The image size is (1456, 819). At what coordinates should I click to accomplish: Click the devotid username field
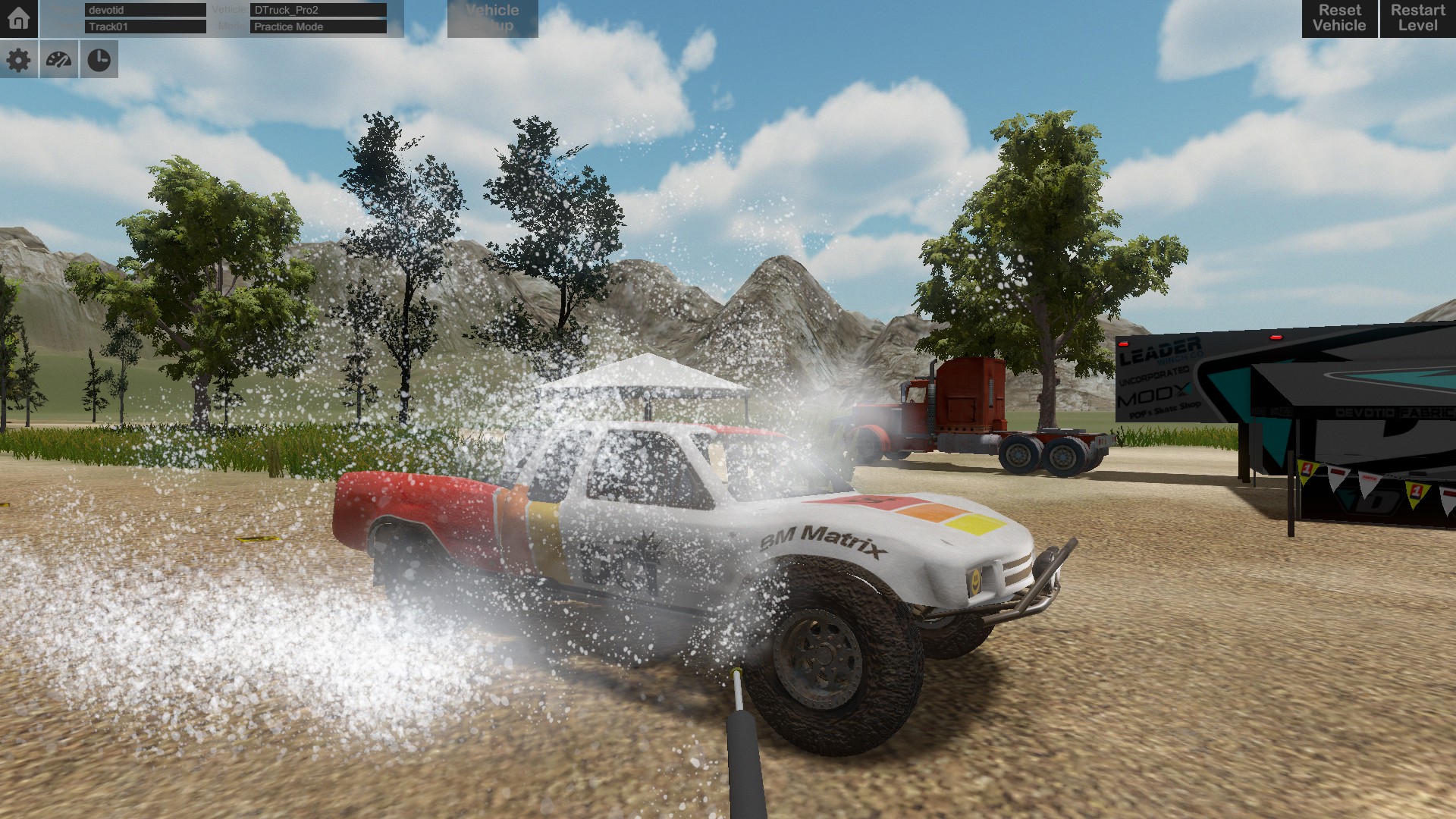[x=144, y=10]
